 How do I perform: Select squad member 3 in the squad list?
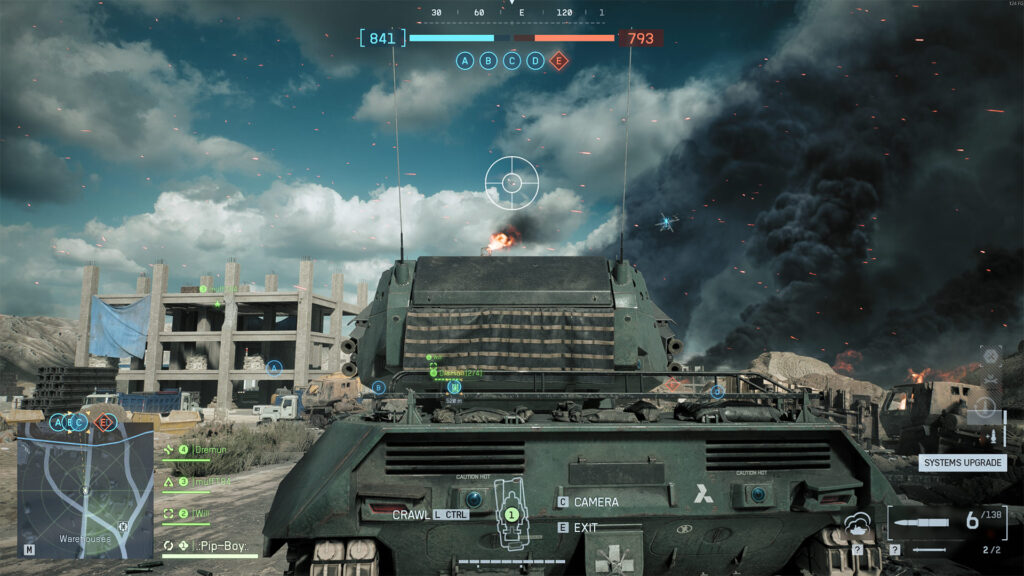[x=206, y=482]
